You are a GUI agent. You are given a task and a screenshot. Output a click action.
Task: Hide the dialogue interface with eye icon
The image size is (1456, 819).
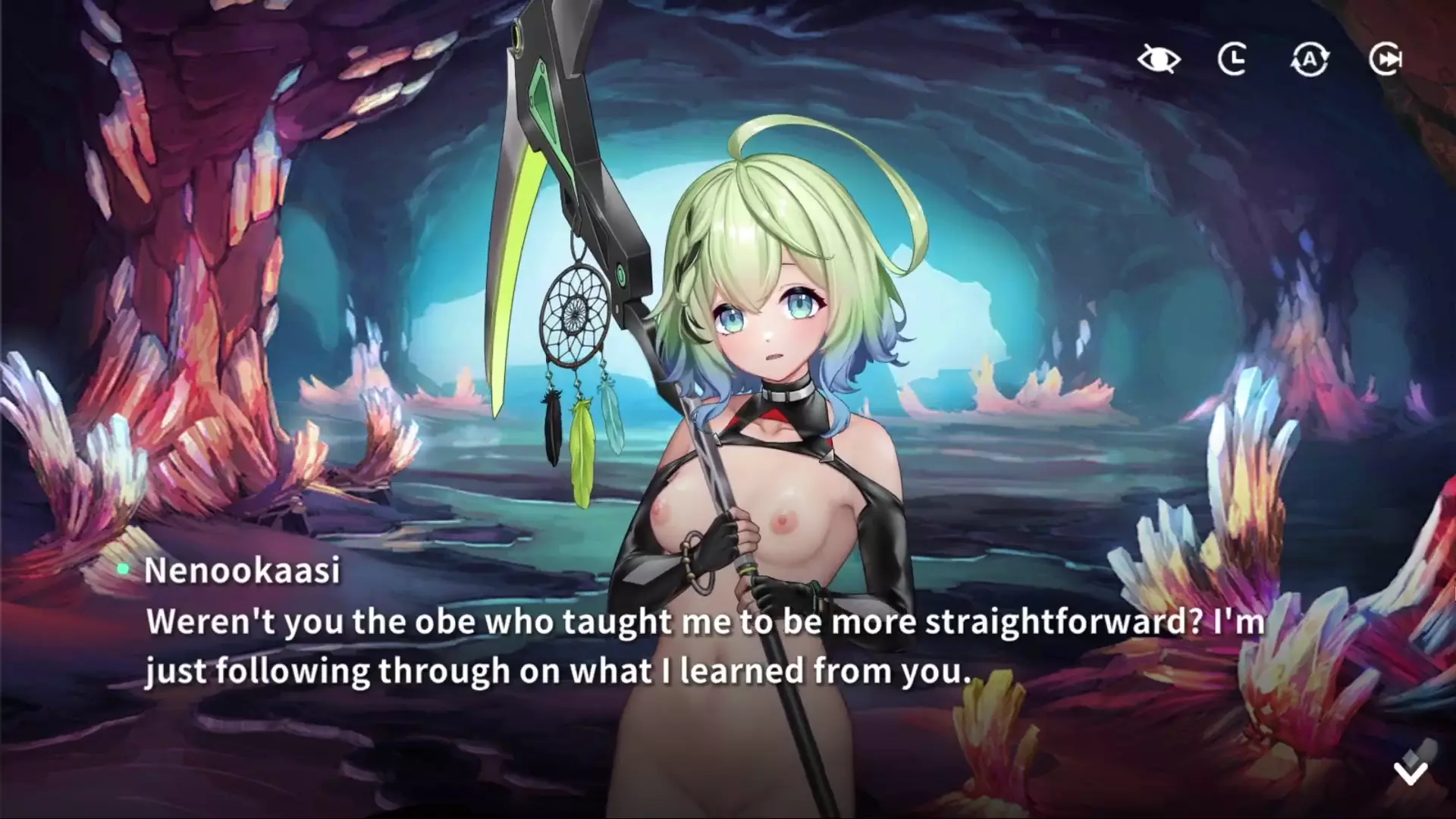[1159, 59]
